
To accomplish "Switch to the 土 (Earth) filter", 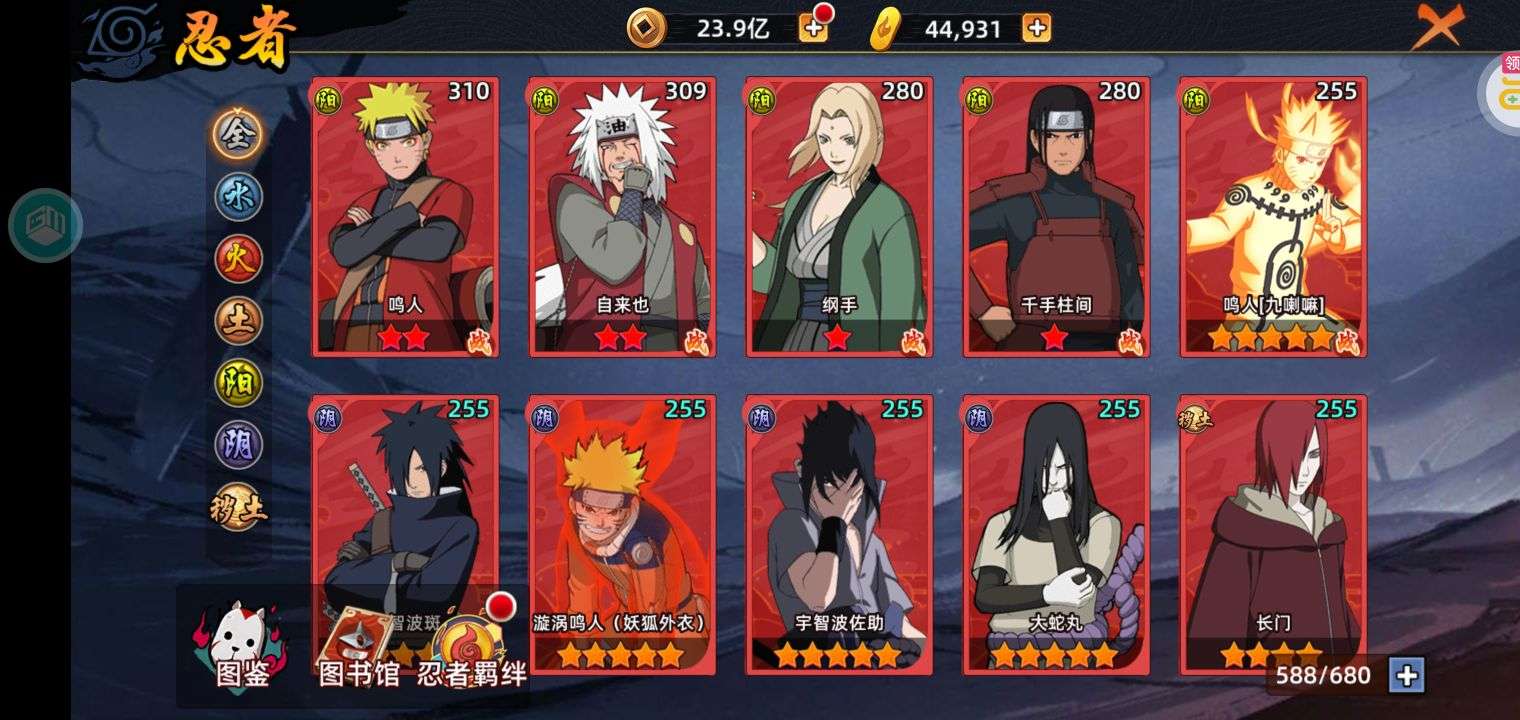I will [x=238, y=320].
